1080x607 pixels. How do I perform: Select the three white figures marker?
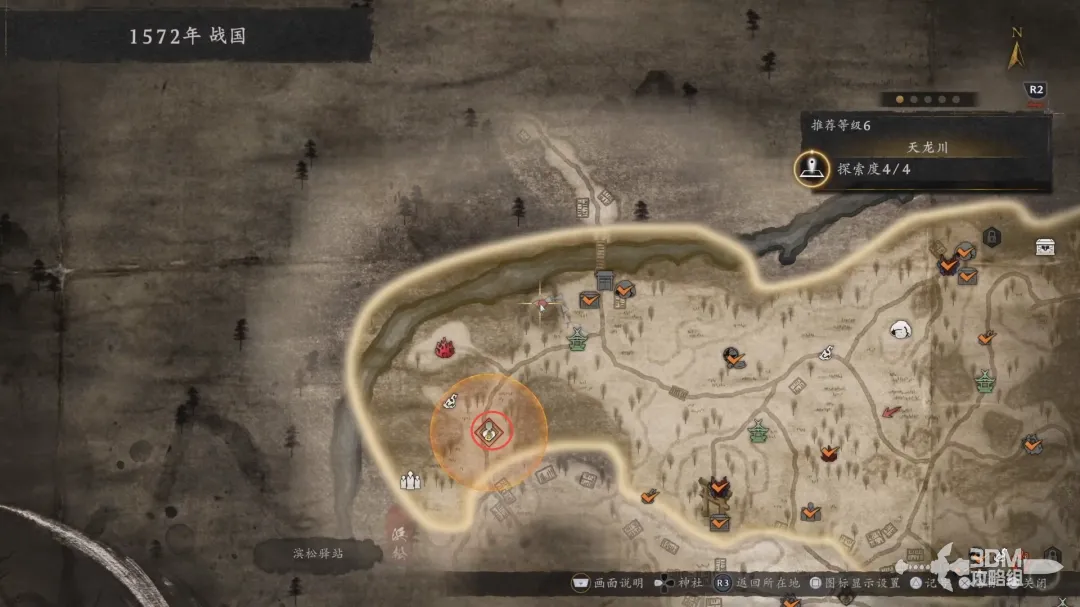tap(410, 481)
